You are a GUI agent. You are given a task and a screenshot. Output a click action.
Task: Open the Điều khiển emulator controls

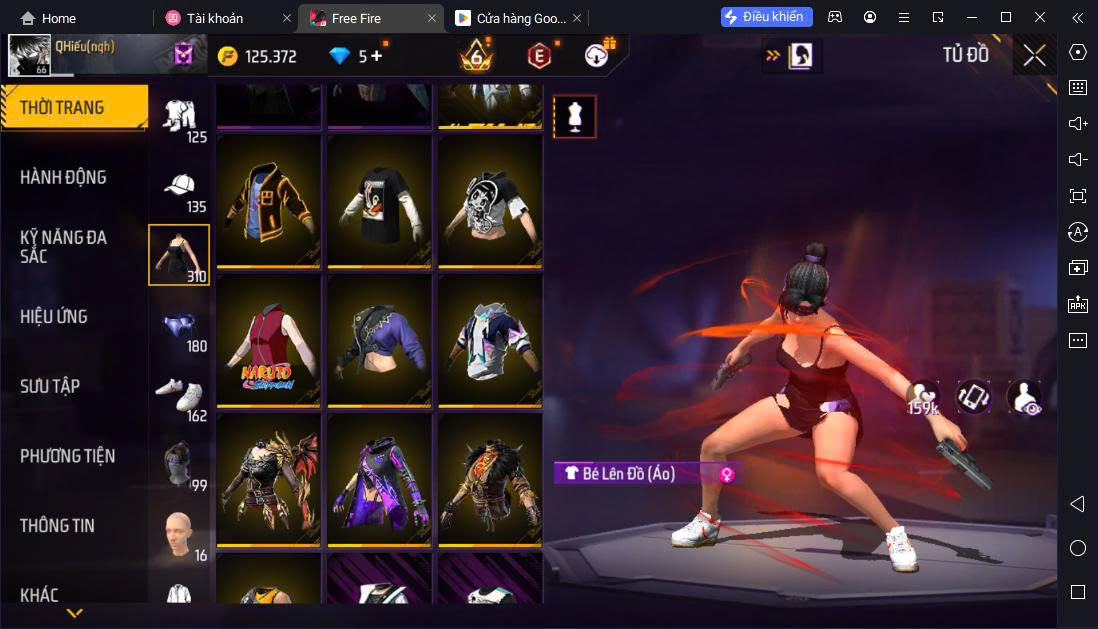point(767,17)
